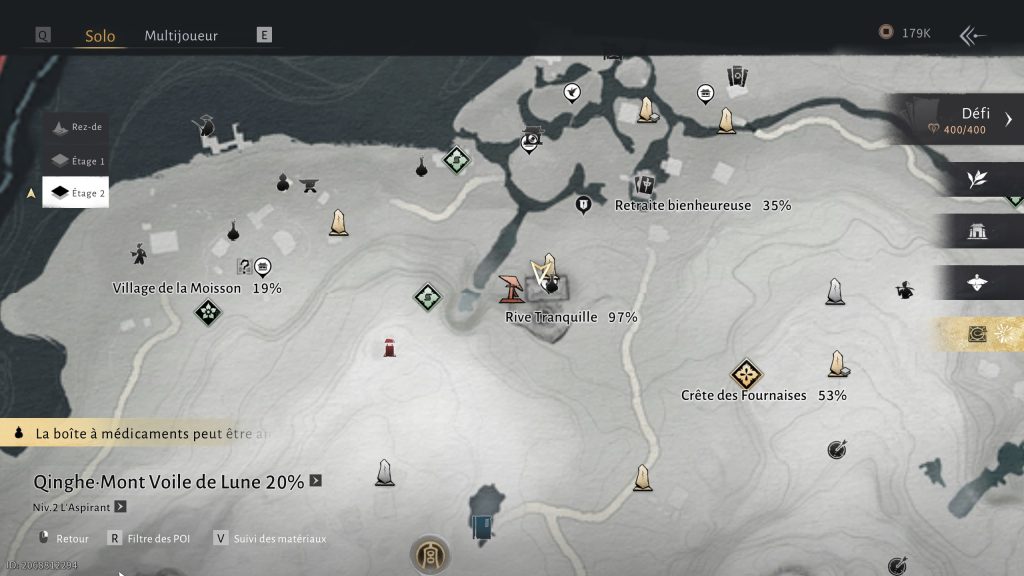Select the Rive Tranquille pavilion marker
This screenshot has height=576, width=1024.
coord(512,289)
